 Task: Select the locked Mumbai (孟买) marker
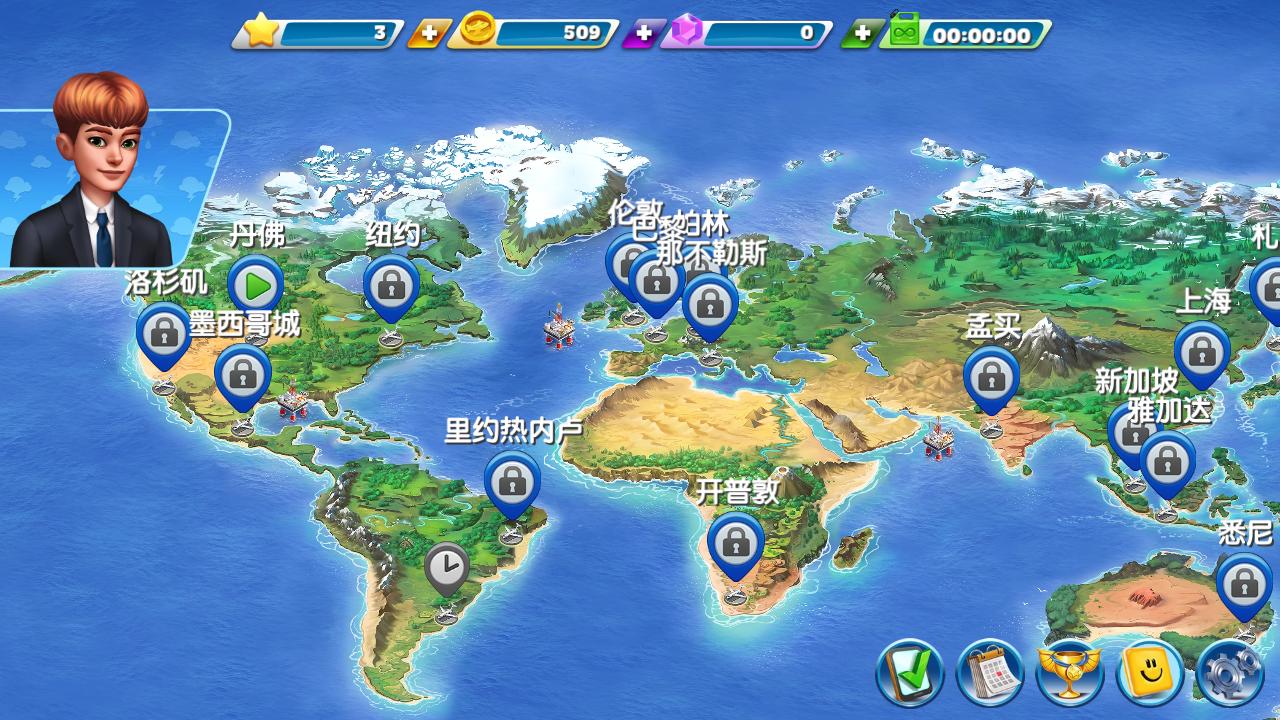[x=991, y=377]
